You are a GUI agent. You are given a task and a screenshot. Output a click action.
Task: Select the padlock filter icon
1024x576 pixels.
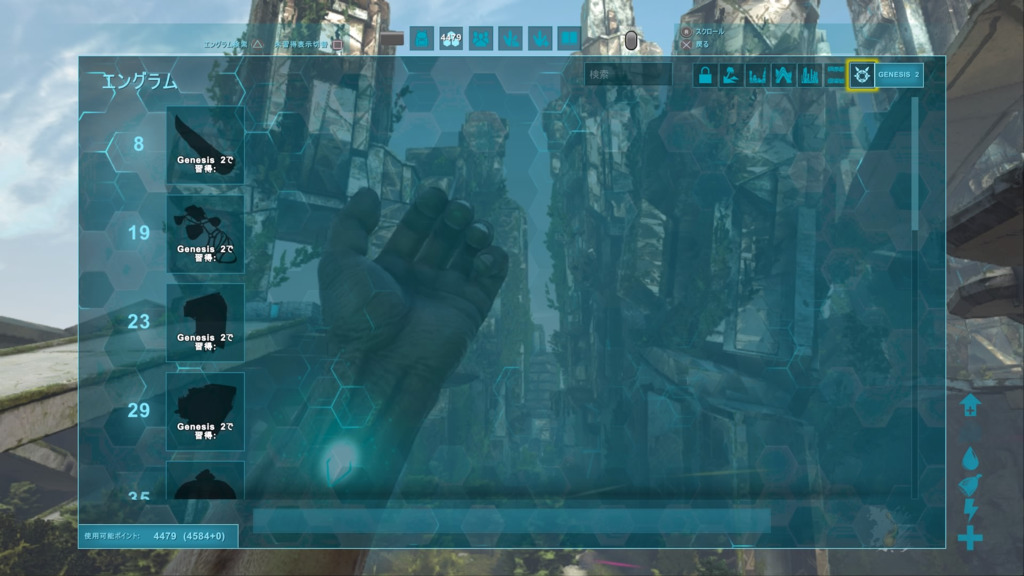click(x=705, y=75)
